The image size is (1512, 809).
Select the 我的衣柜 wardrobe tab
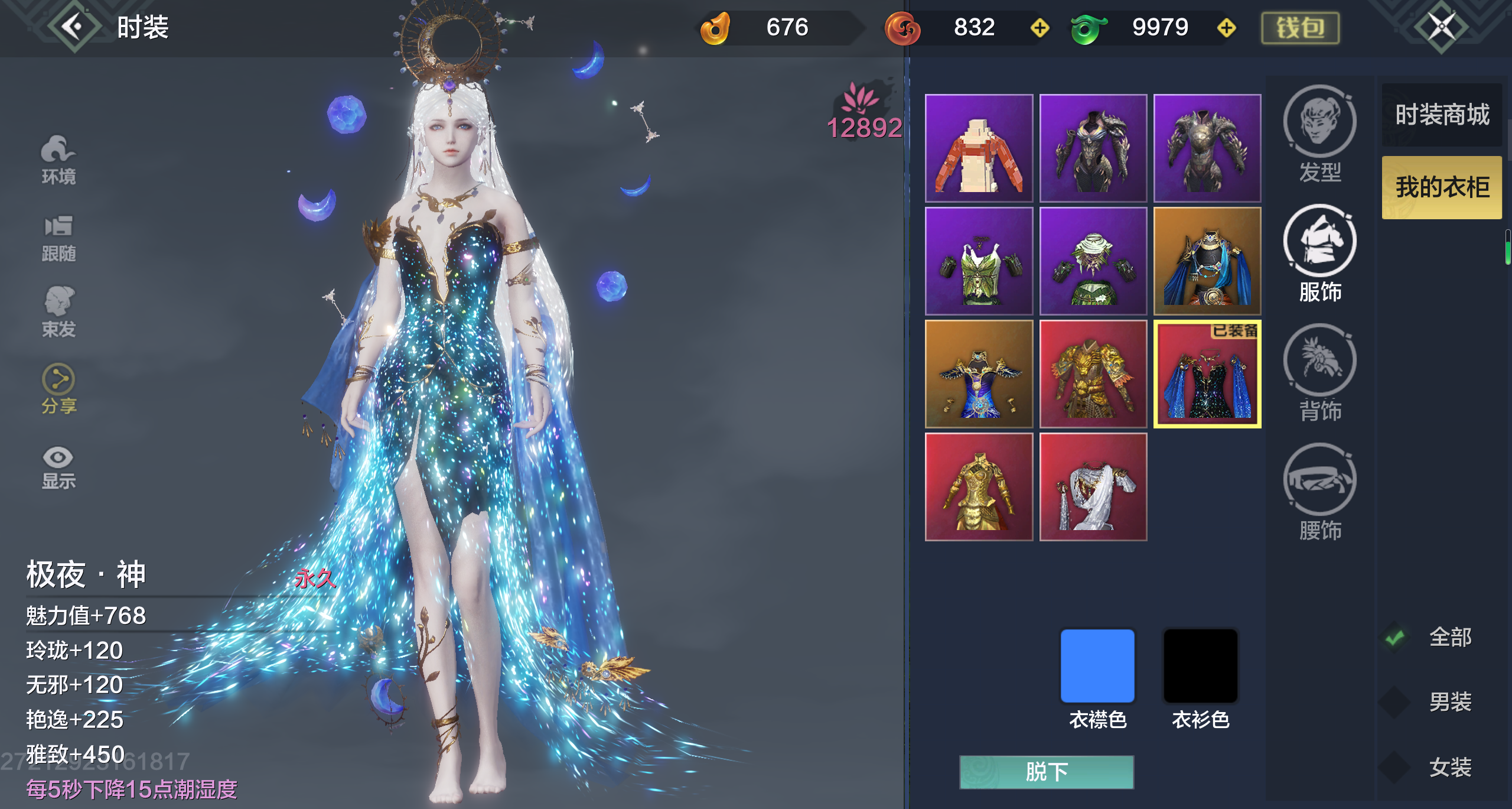(1442, 187)
